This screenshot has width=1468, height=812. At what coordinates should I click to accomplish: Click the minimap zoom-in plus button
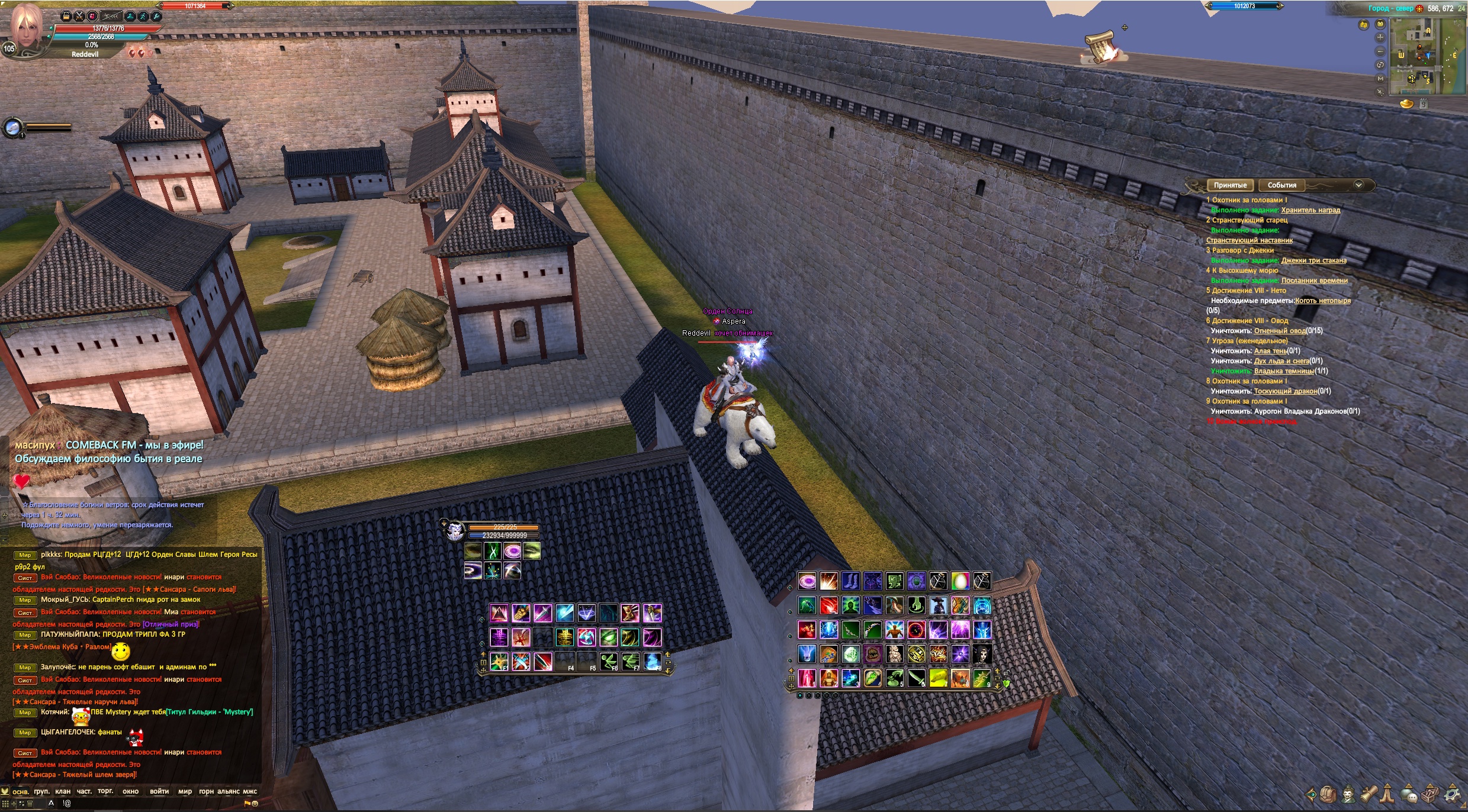1380,37
